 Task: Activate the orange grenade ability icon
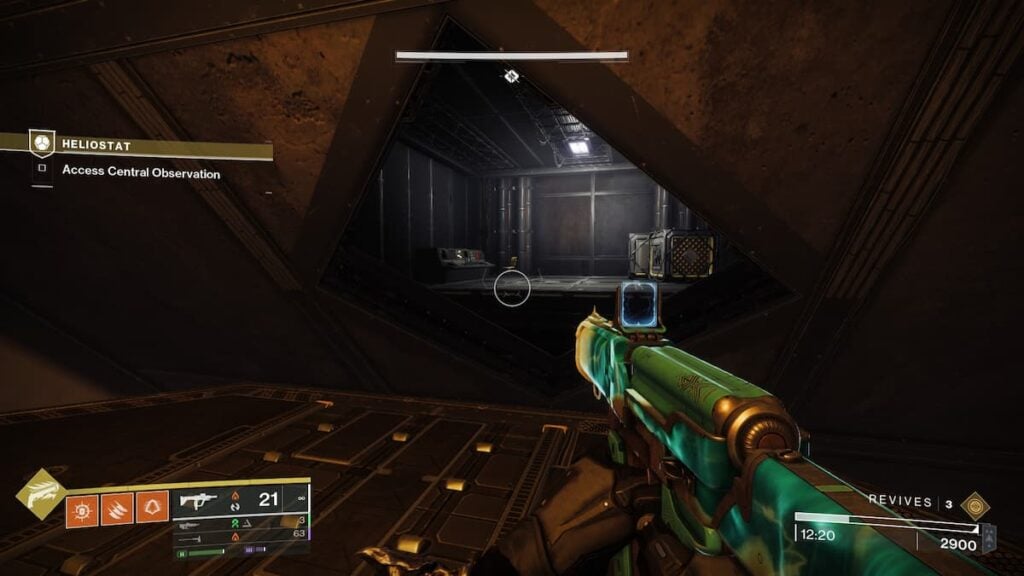82,509
